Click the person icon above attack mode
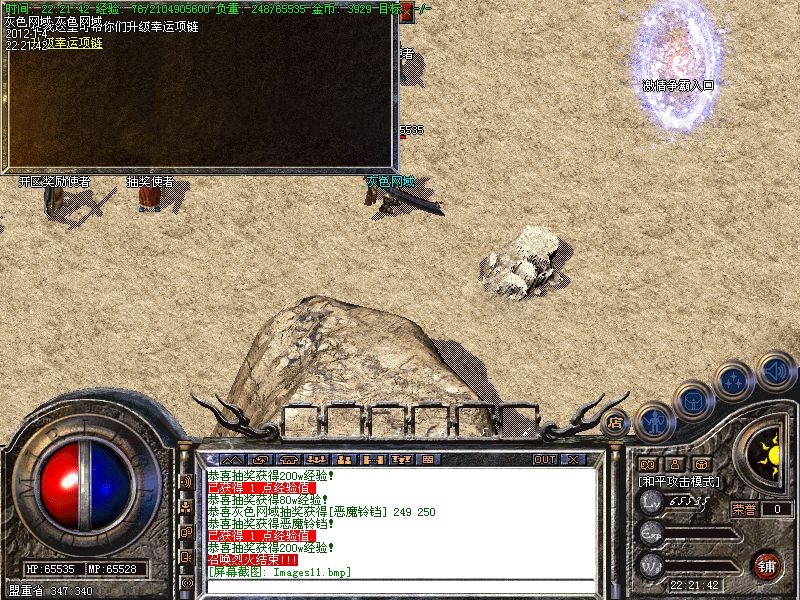The image size is (800, 600). point(674,464)
